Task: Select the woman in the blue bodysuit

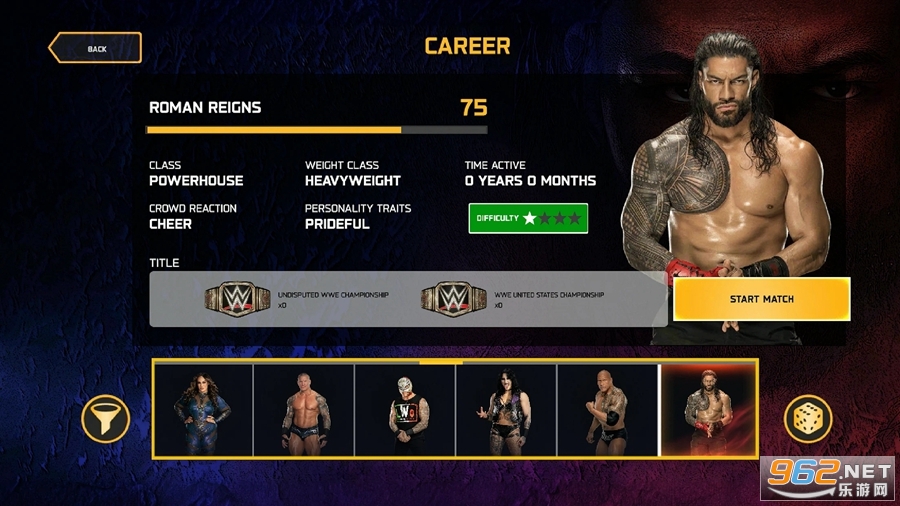Action: click(x=203, y=409)
